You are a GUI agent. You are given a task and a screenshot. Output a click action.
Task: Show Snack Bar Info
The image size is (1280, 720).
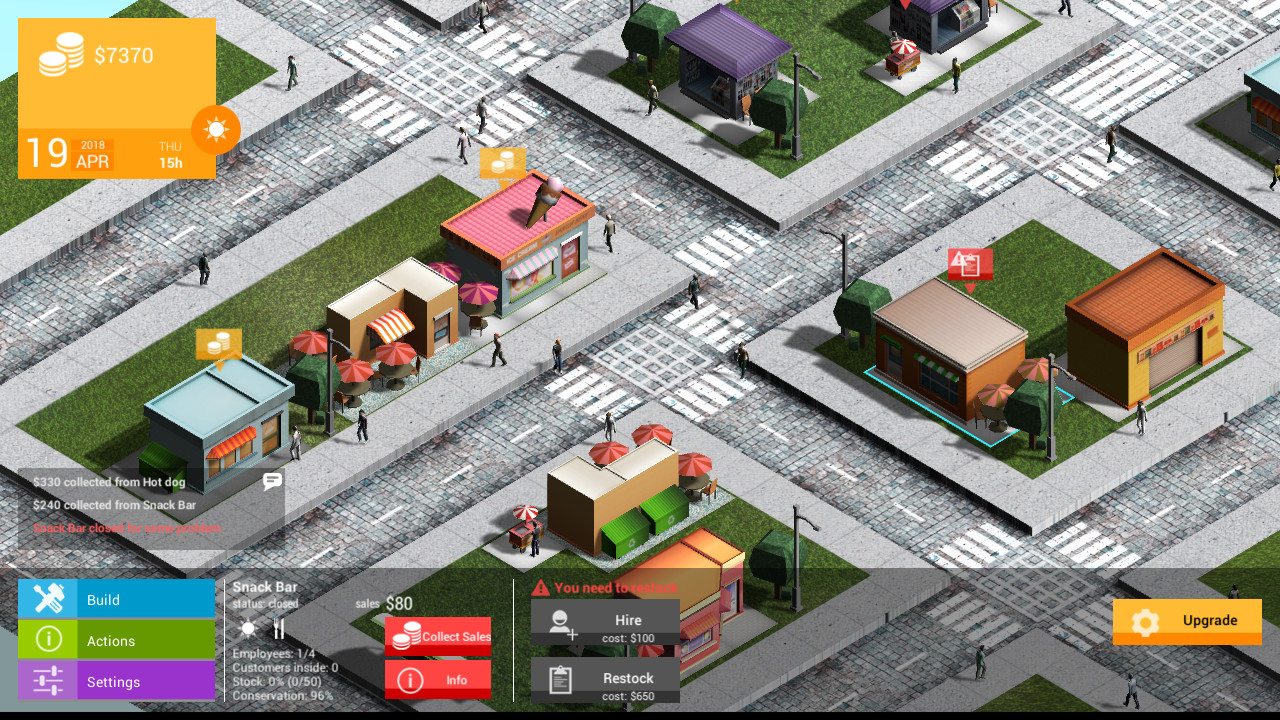pyautogui.click(x=438, y=680)
